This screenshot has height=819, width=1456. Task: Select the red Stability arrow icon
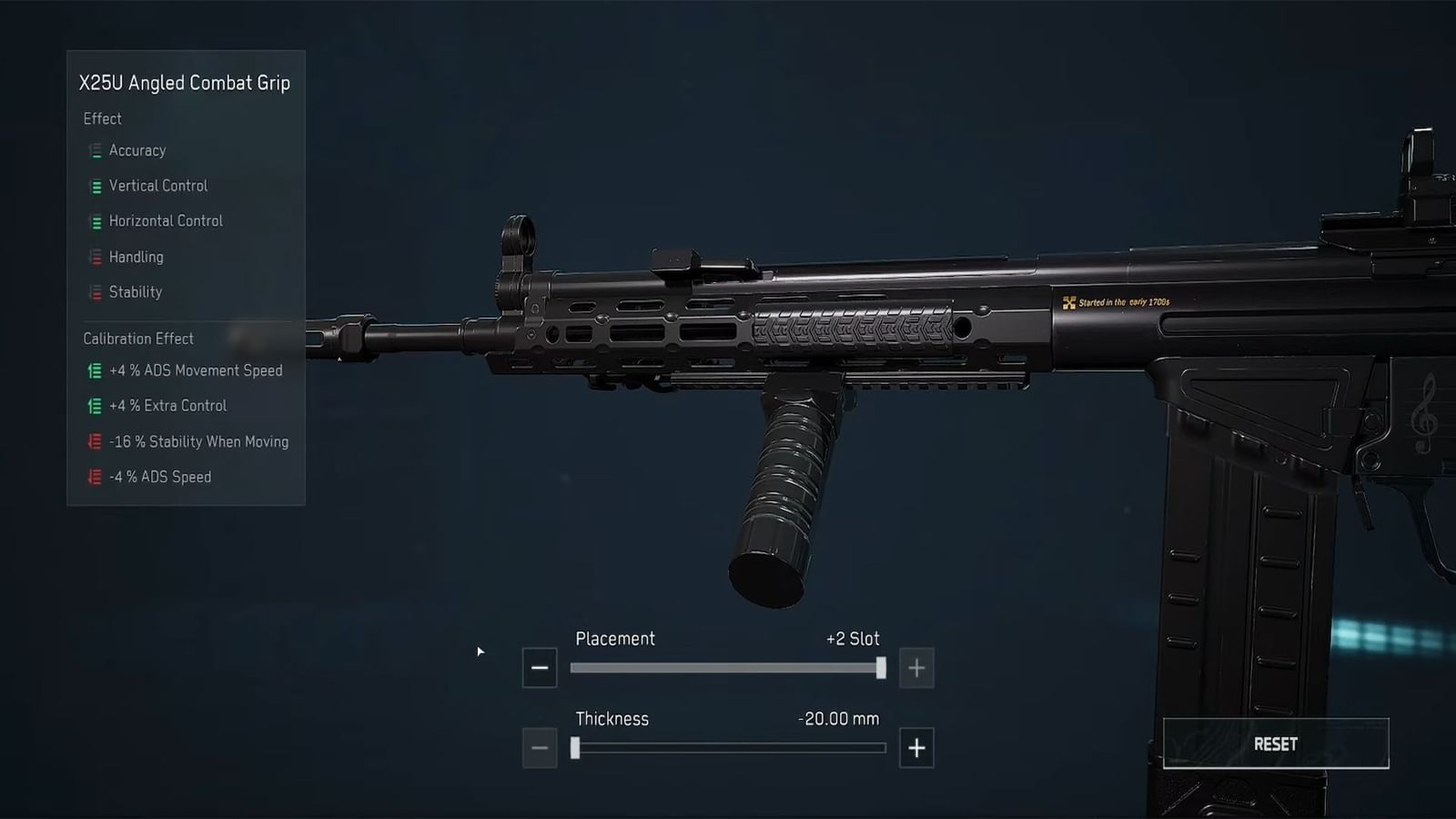pyautogui.click(x=95, y=292)
